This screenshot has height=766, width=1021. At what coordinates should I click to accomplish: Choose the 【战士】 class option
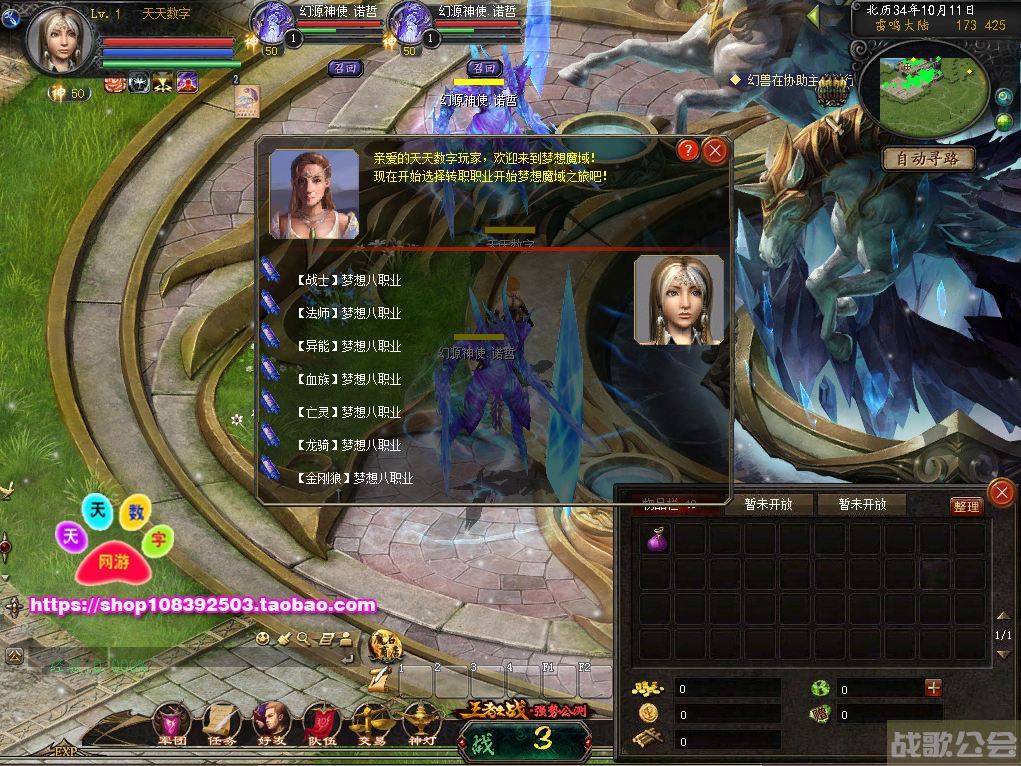pos(348,281)
